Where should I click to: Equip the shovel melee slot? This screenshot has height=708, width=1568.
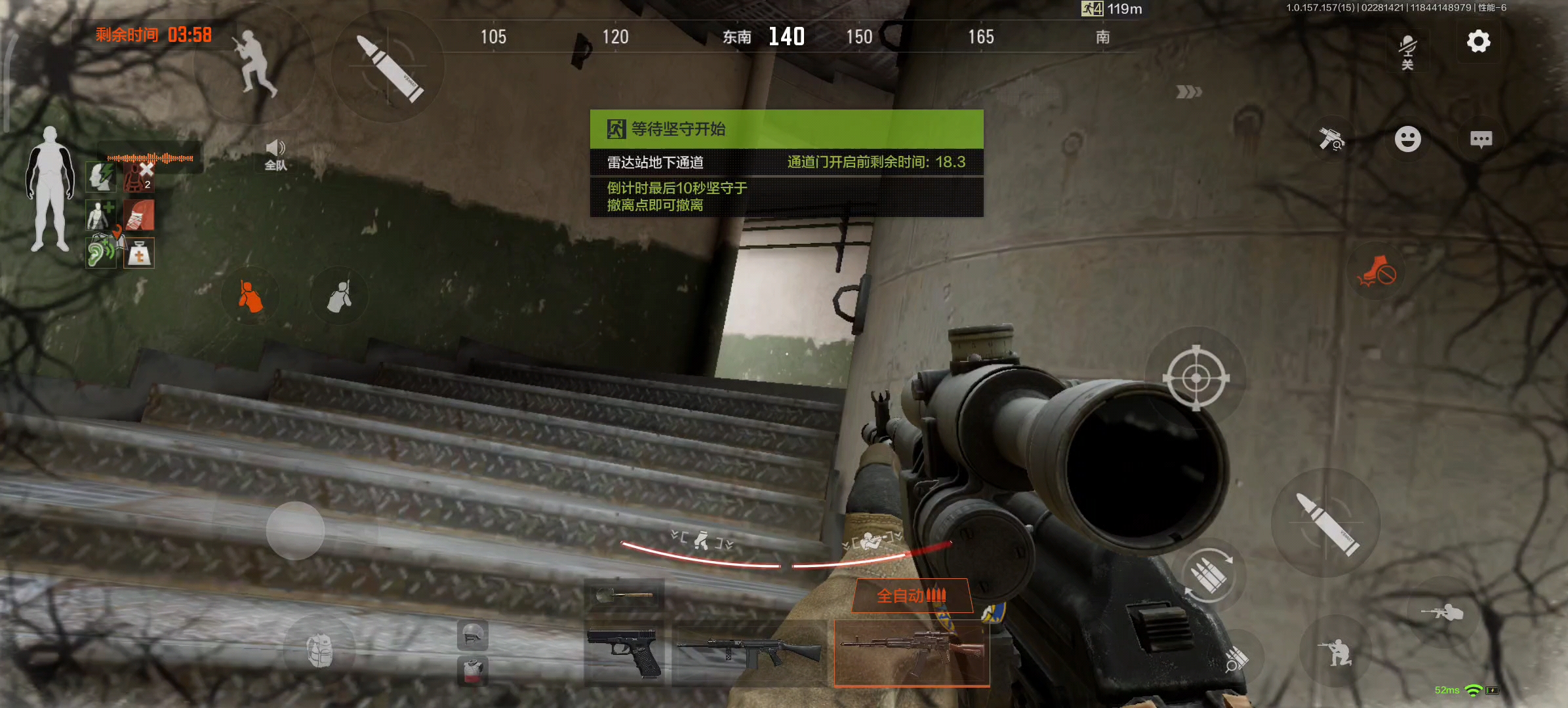(624, 595)
